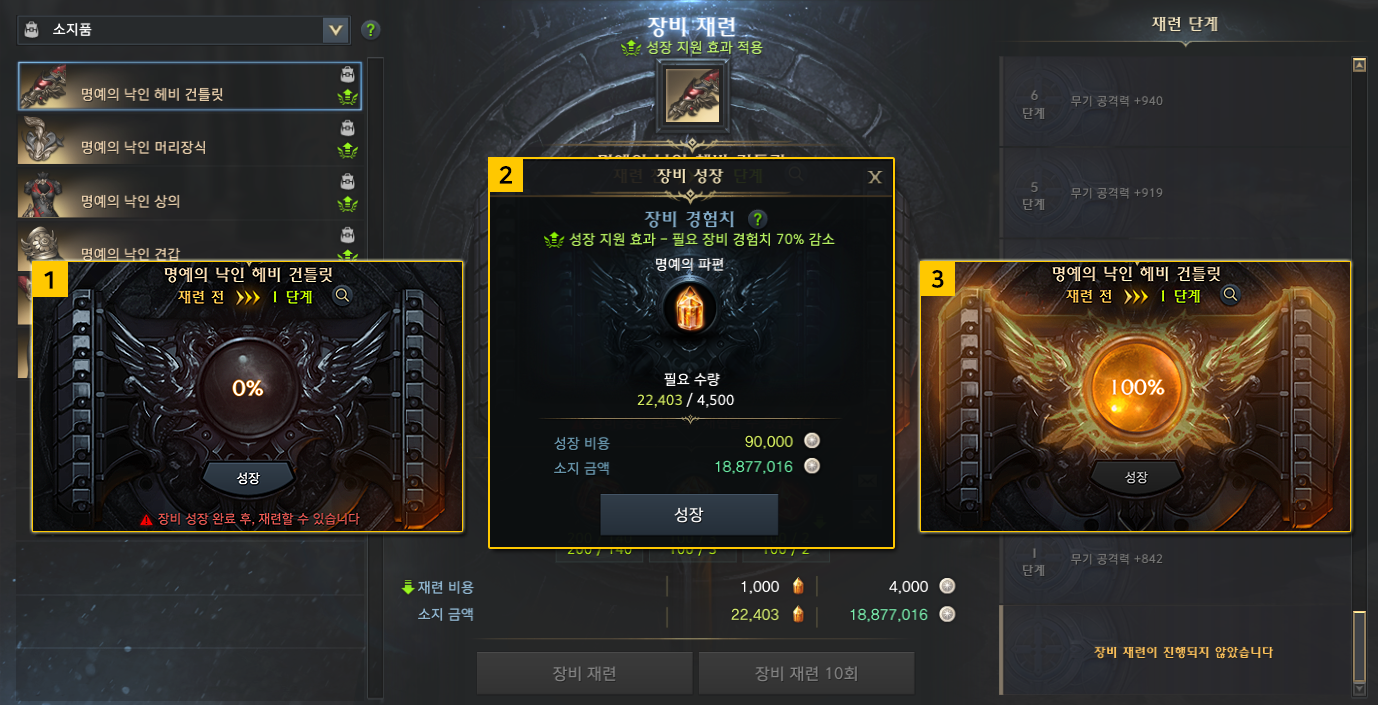Open the 소지품 dropdown
1378x705 pixels.
[x=336, y=30]
